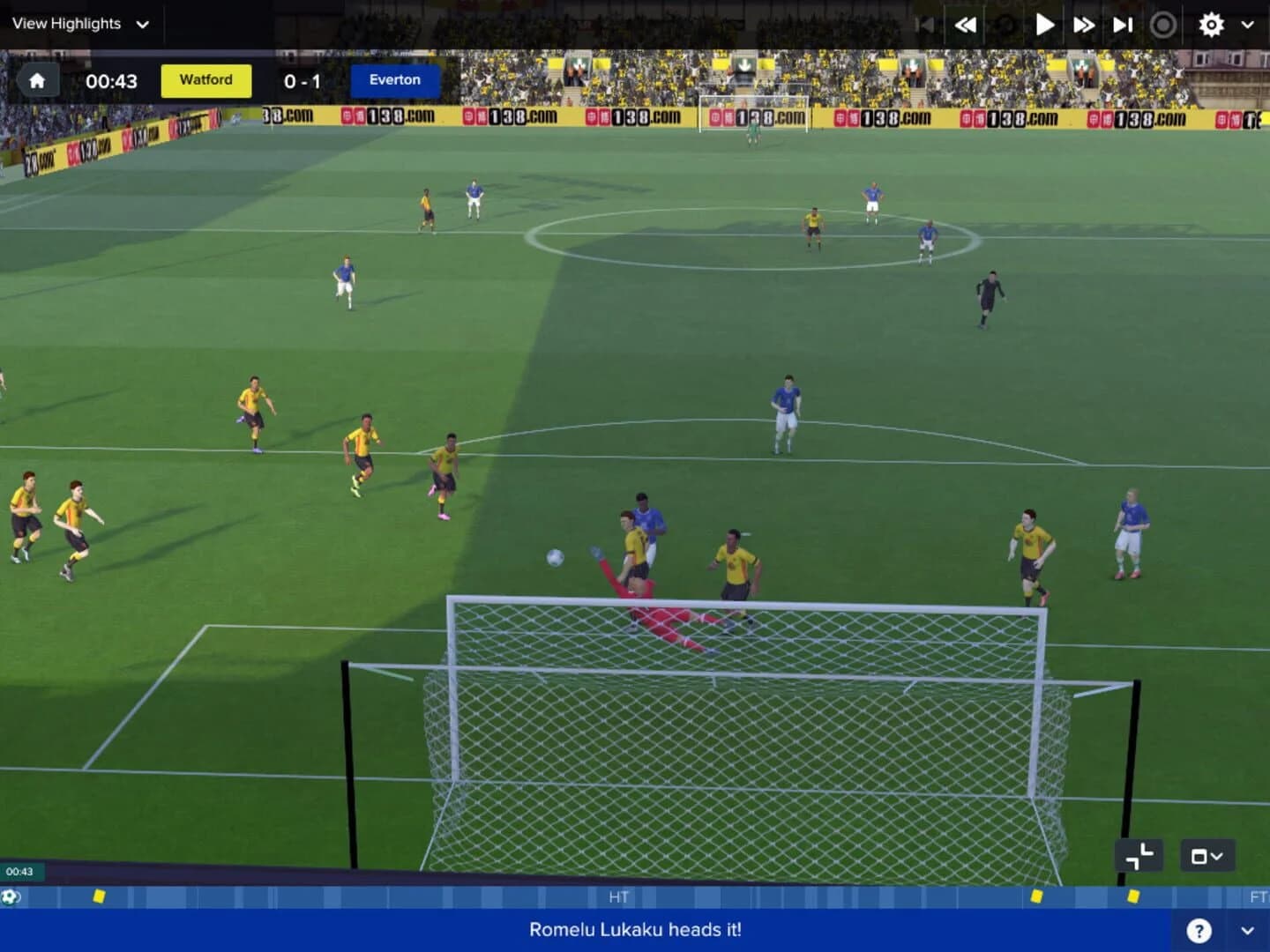Click the HT label on the match timeline
Screen dimensions: 1270x952
pos(619,897)
